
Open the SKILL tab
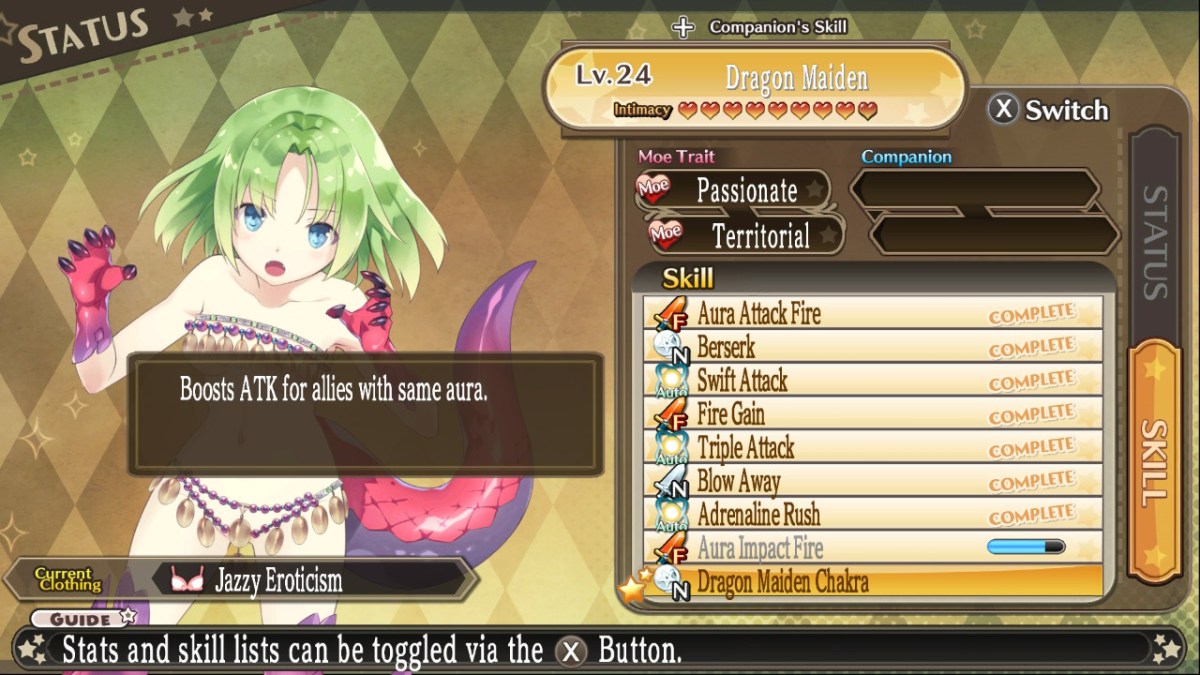click(1155, 460)
